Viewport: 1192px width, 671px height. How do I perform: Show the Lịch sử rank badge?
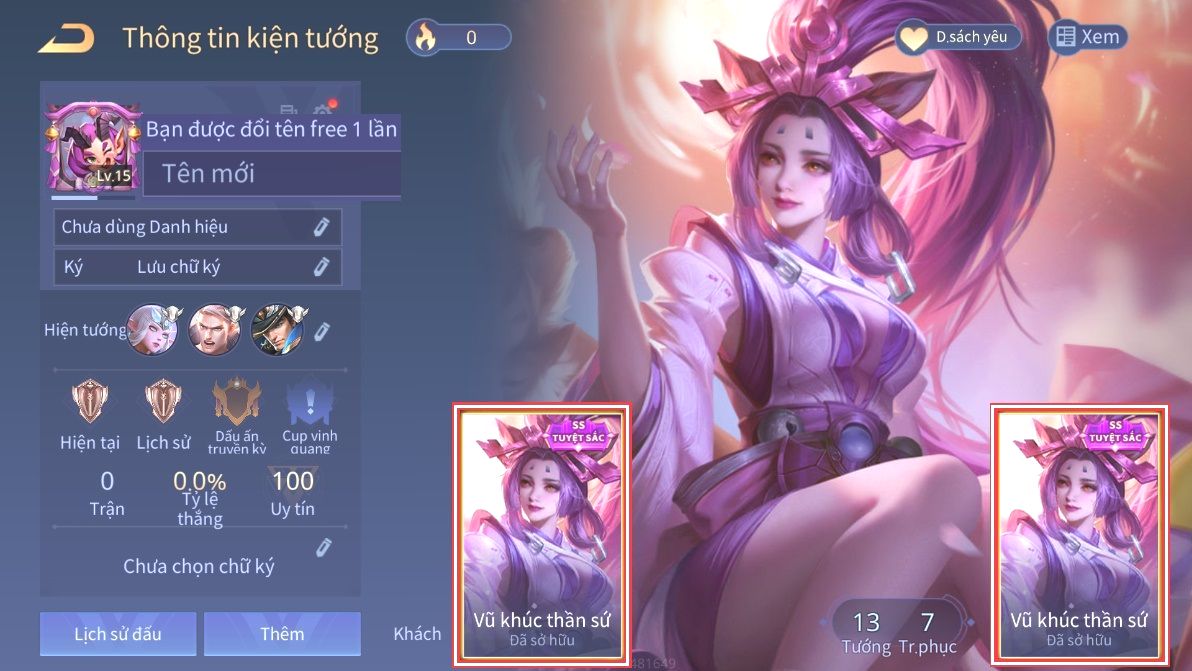coord(163,402)
